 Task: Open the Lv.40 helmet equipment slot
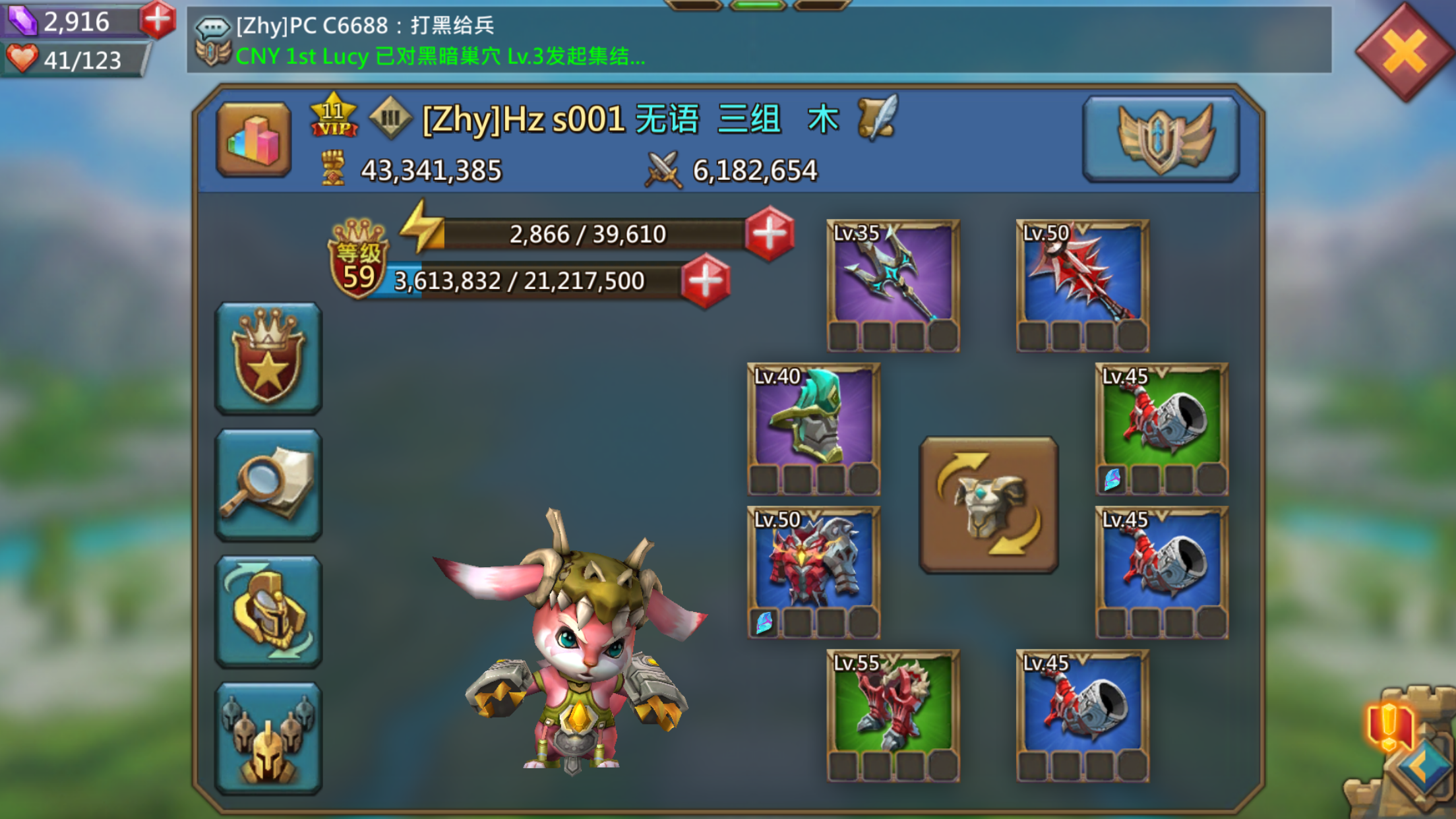816,422
